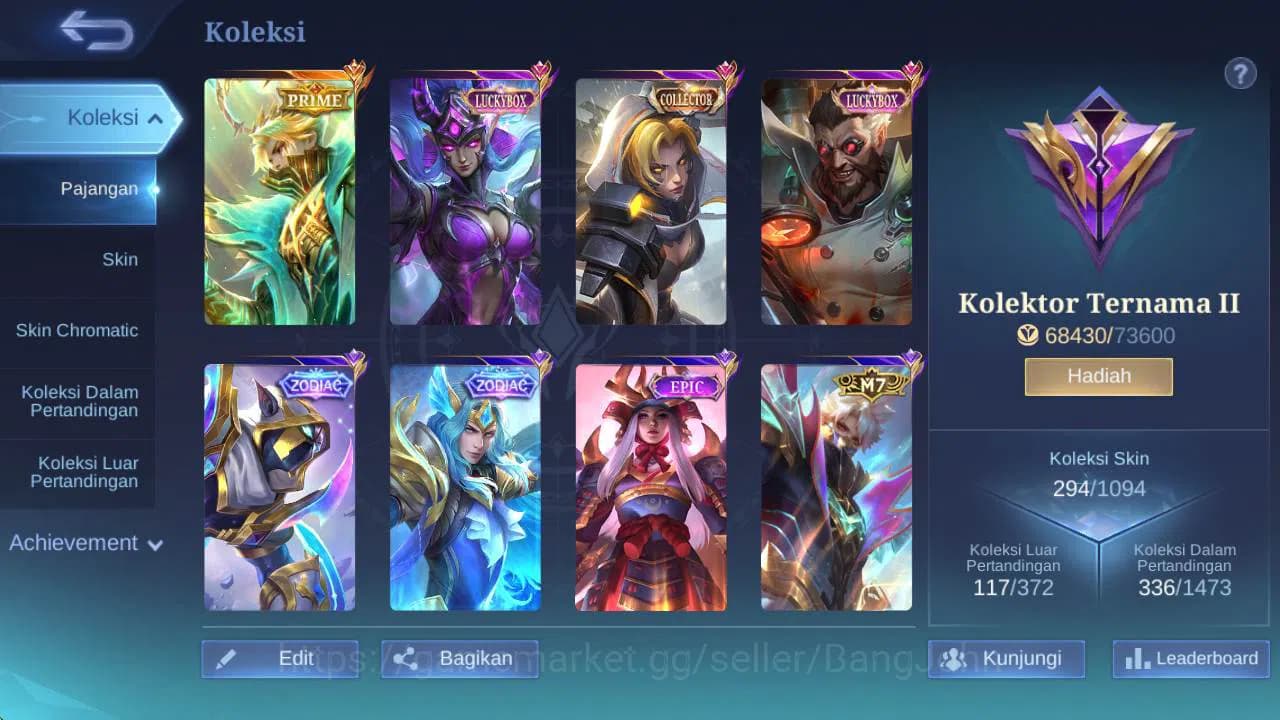Click the collection progress bar under Kolektor Ternama II

point(1097,336)
